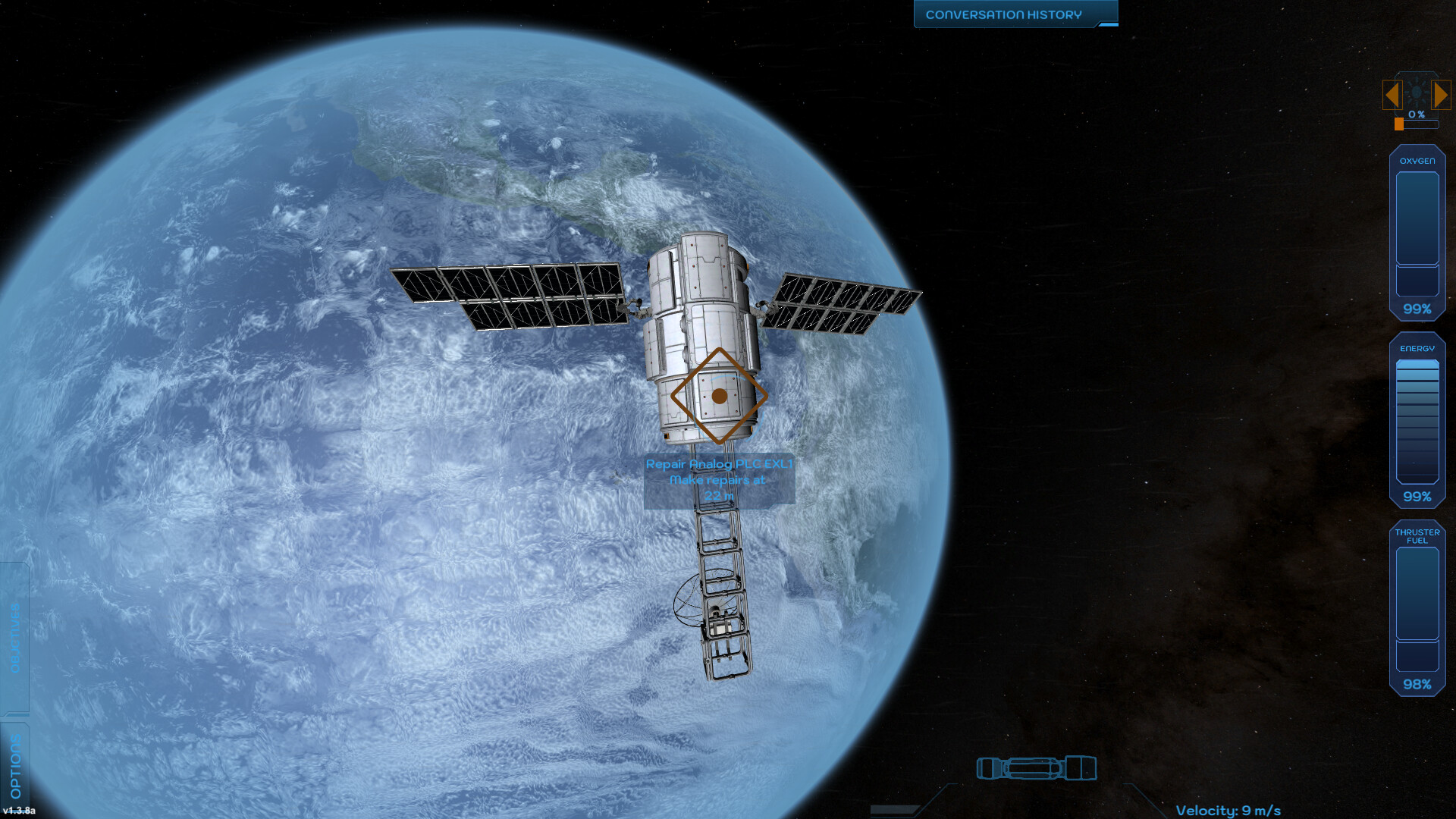
Task: Click the ship outline indicator near the velocity readout
Action: (1037, 768)
